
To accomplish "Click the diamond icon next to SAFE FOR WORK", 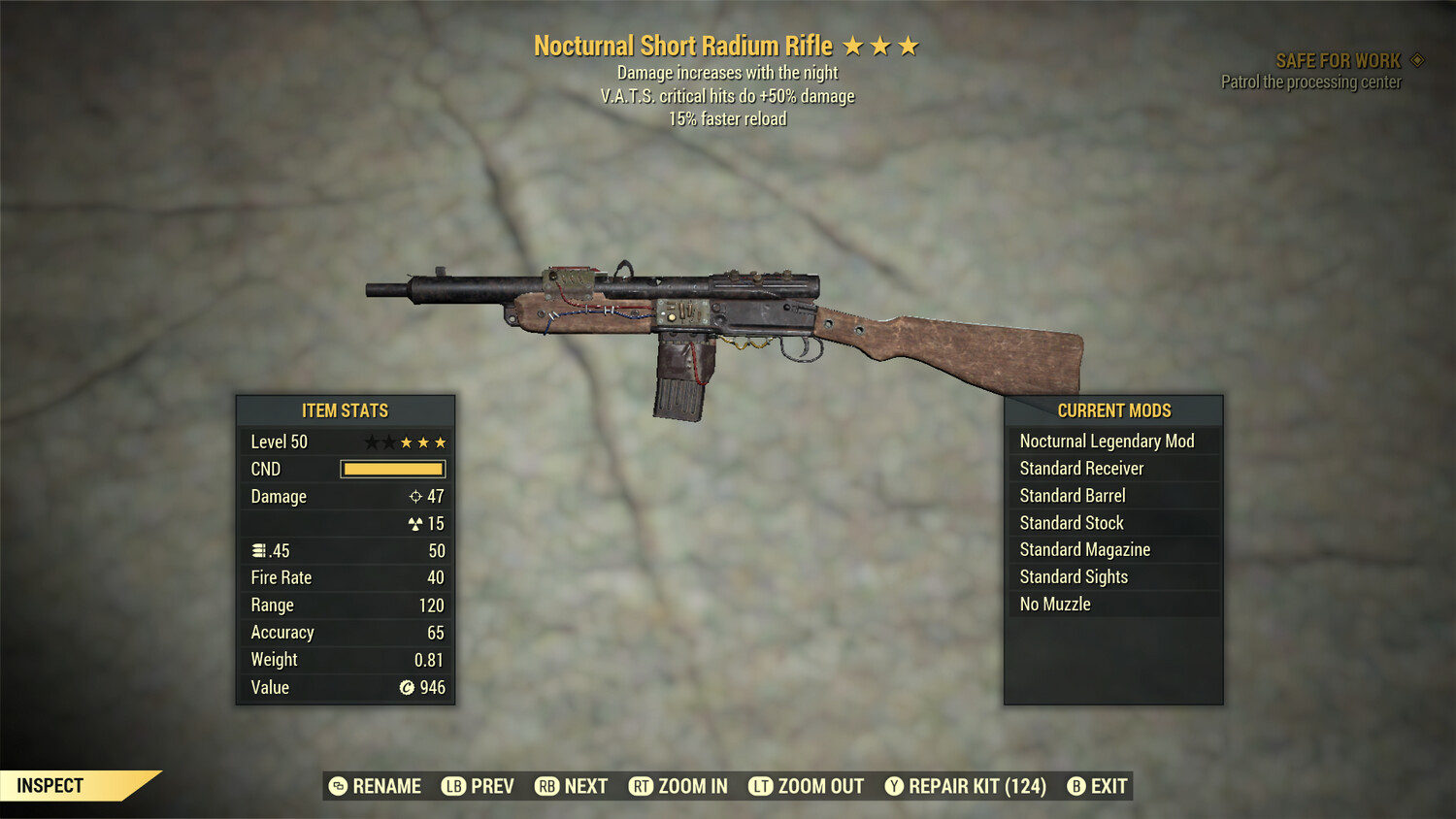I will pyautogui.click(x=1416, y=59).
